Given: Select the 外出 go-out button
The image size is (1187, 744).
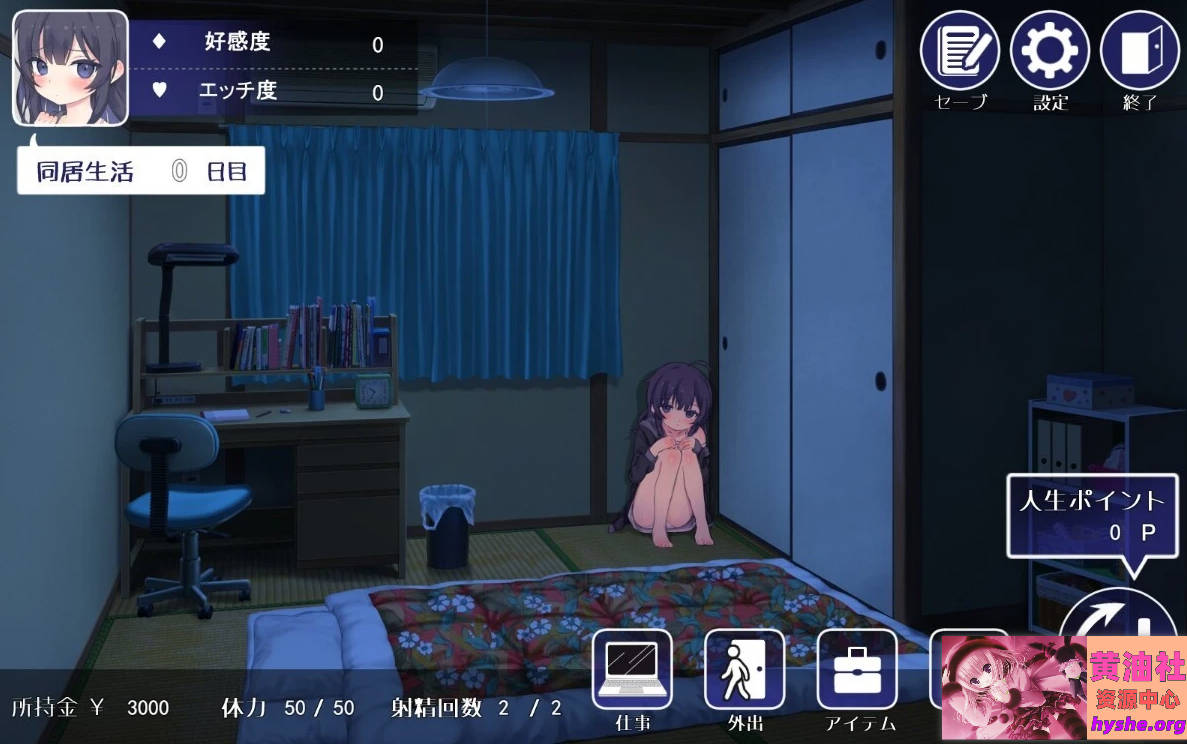Looking at the screenshot, I should 744,668.
